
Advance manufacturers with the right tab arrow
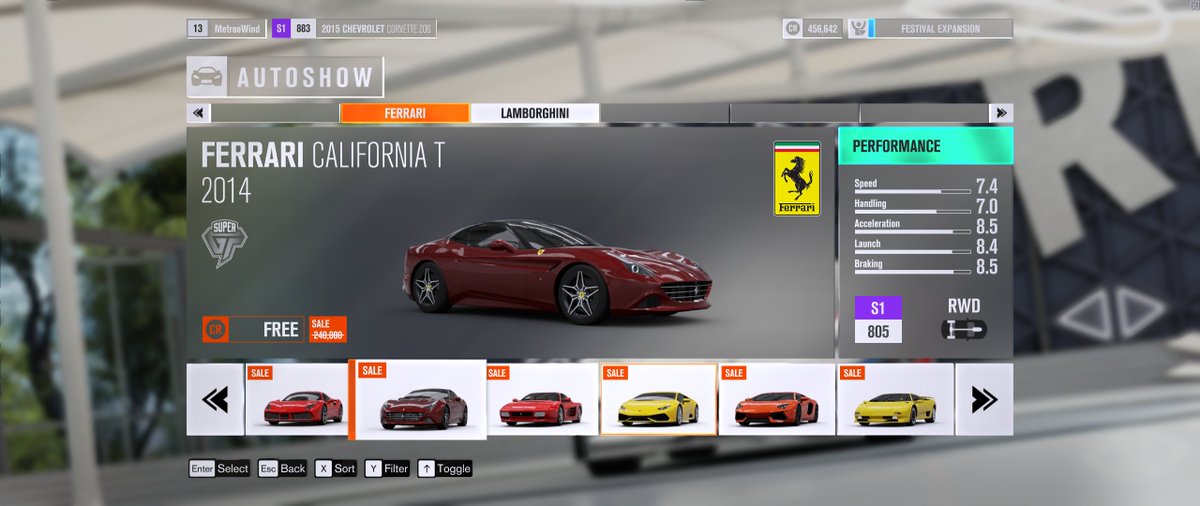(x=1000, y=113)
